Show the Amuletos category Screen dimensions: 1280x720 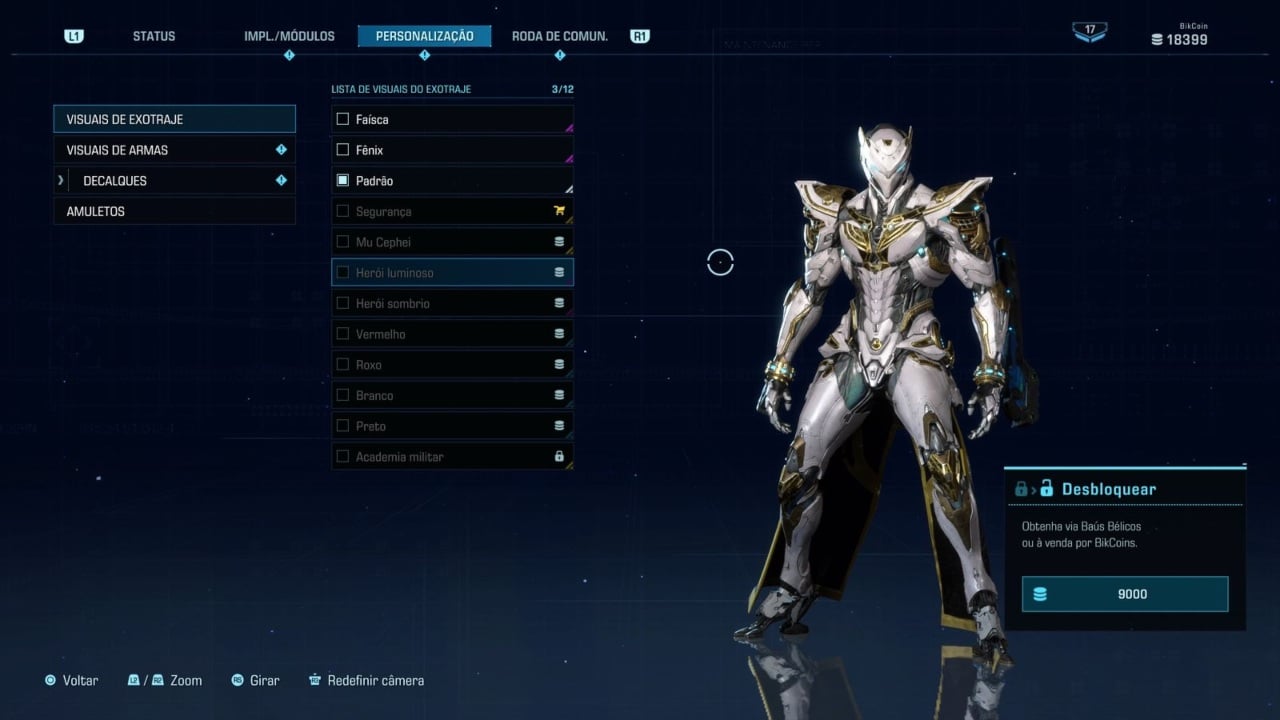point(174,211)
